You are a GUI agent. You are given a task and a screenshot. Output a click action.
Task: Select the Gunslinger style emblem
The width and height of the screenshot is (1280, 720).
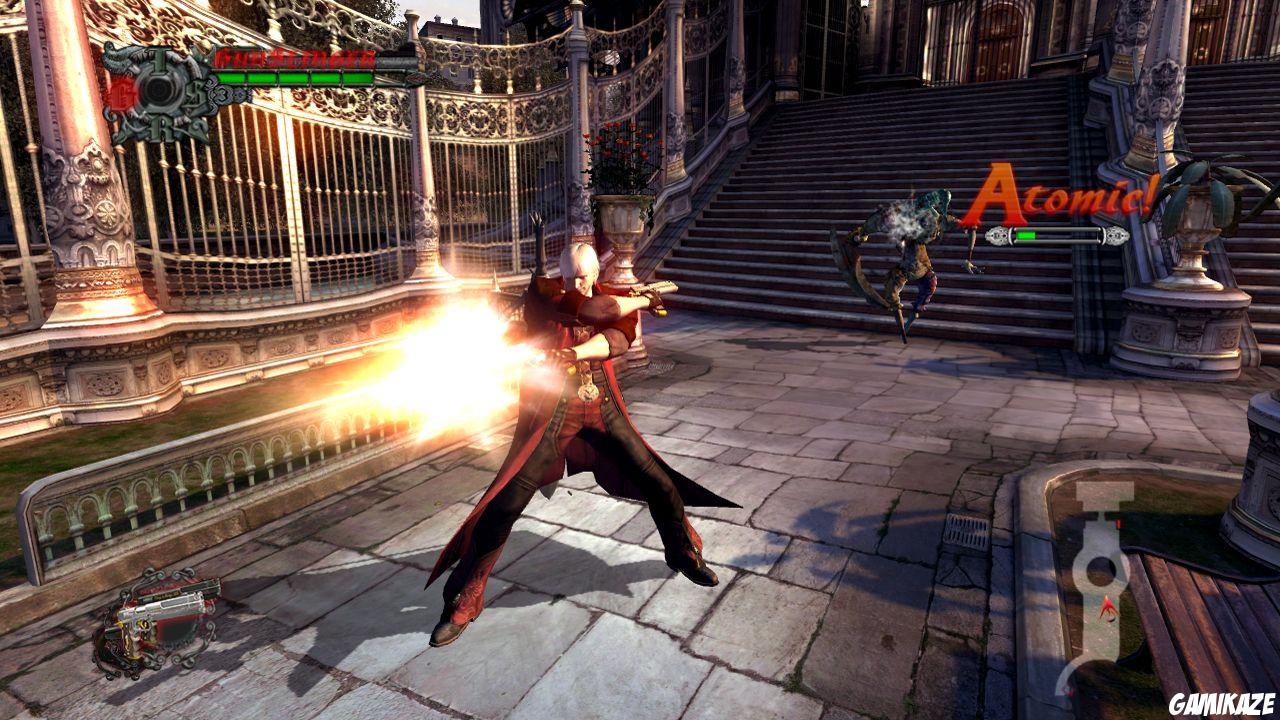click(x=160, y=88)
